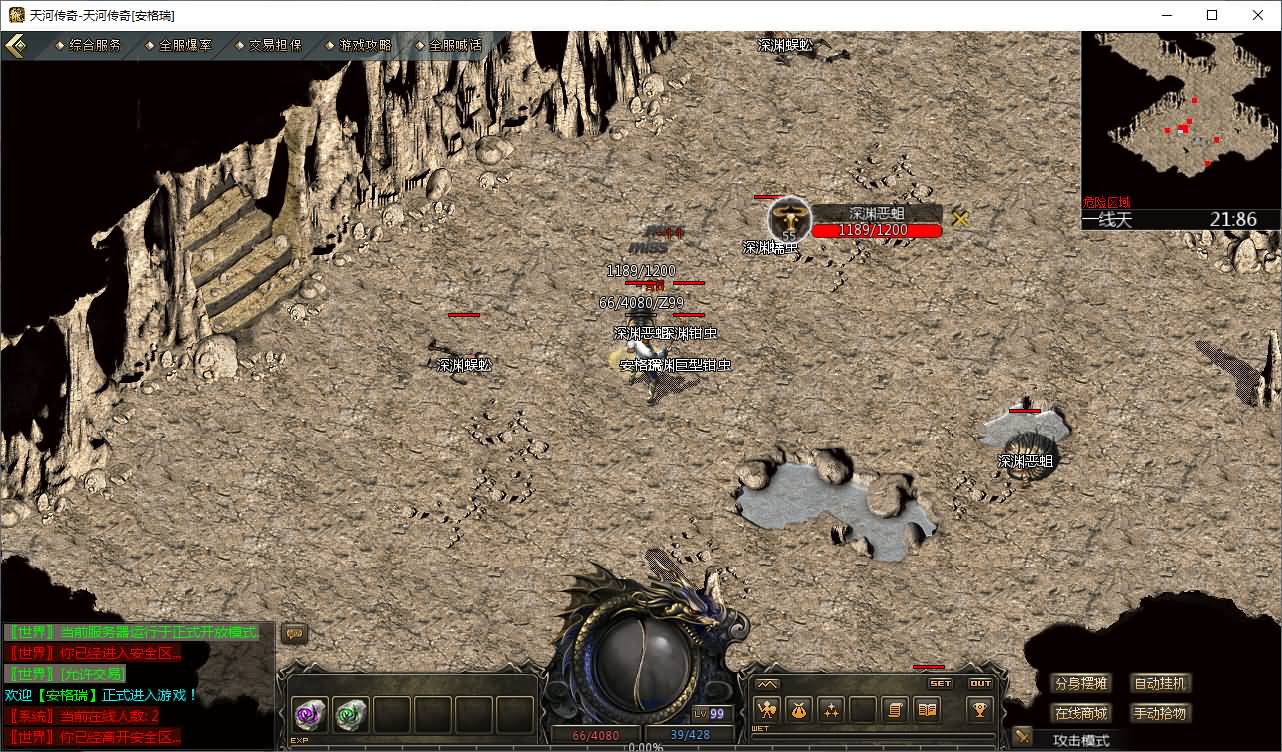The height and width of the screenshot is (752, 1282).
Task: Click the OUT logout button
Action: [981, 684]
